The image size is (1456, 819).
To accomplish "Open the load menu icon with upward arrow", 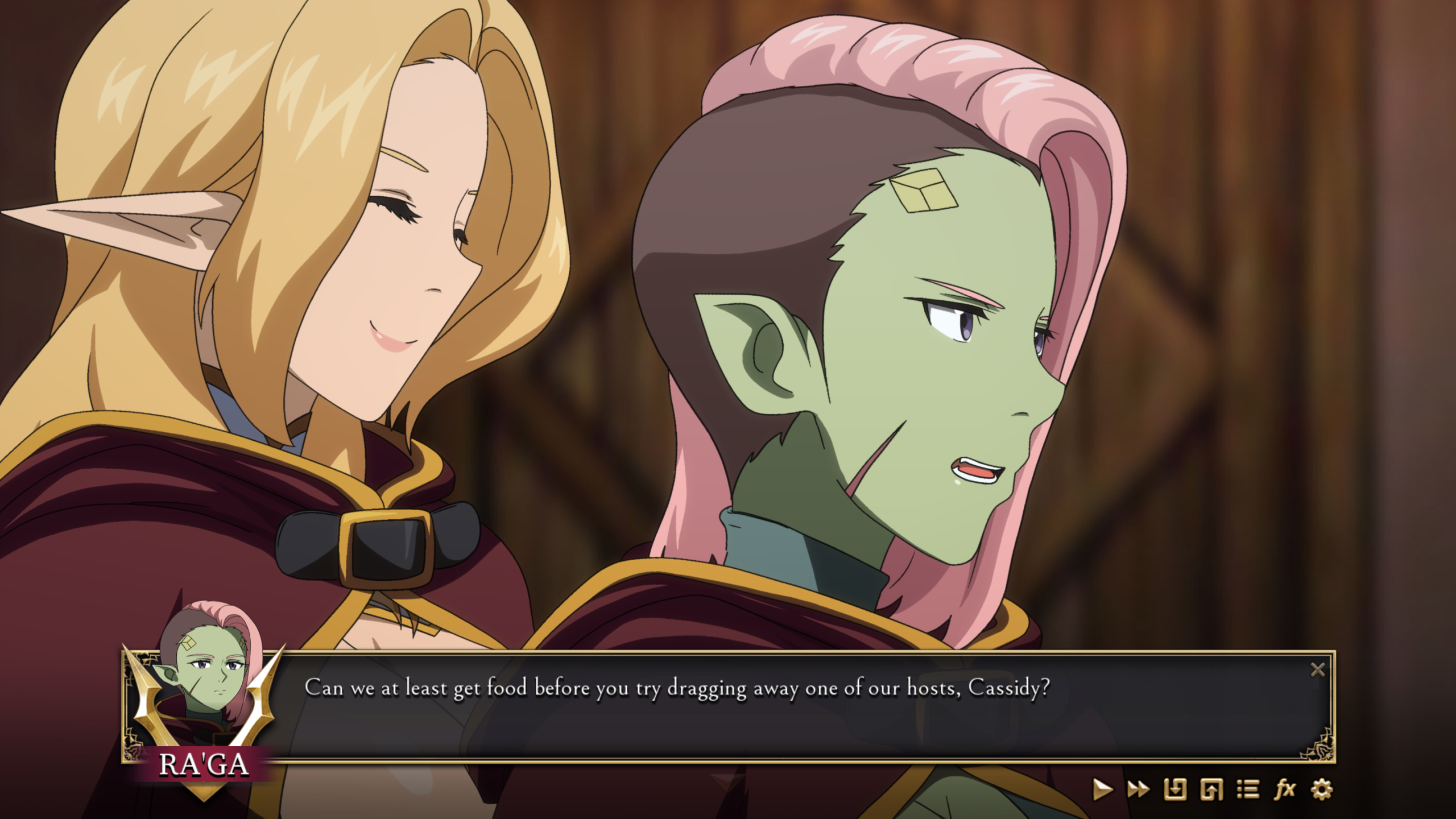I will (1211, 789).
